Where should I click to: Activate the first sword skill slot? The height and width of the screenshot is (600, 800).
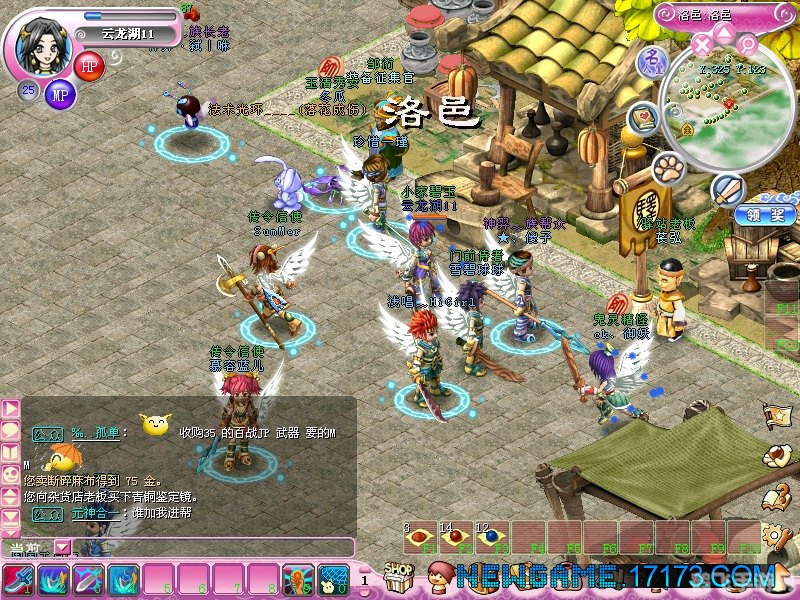(x=19, y=580)
